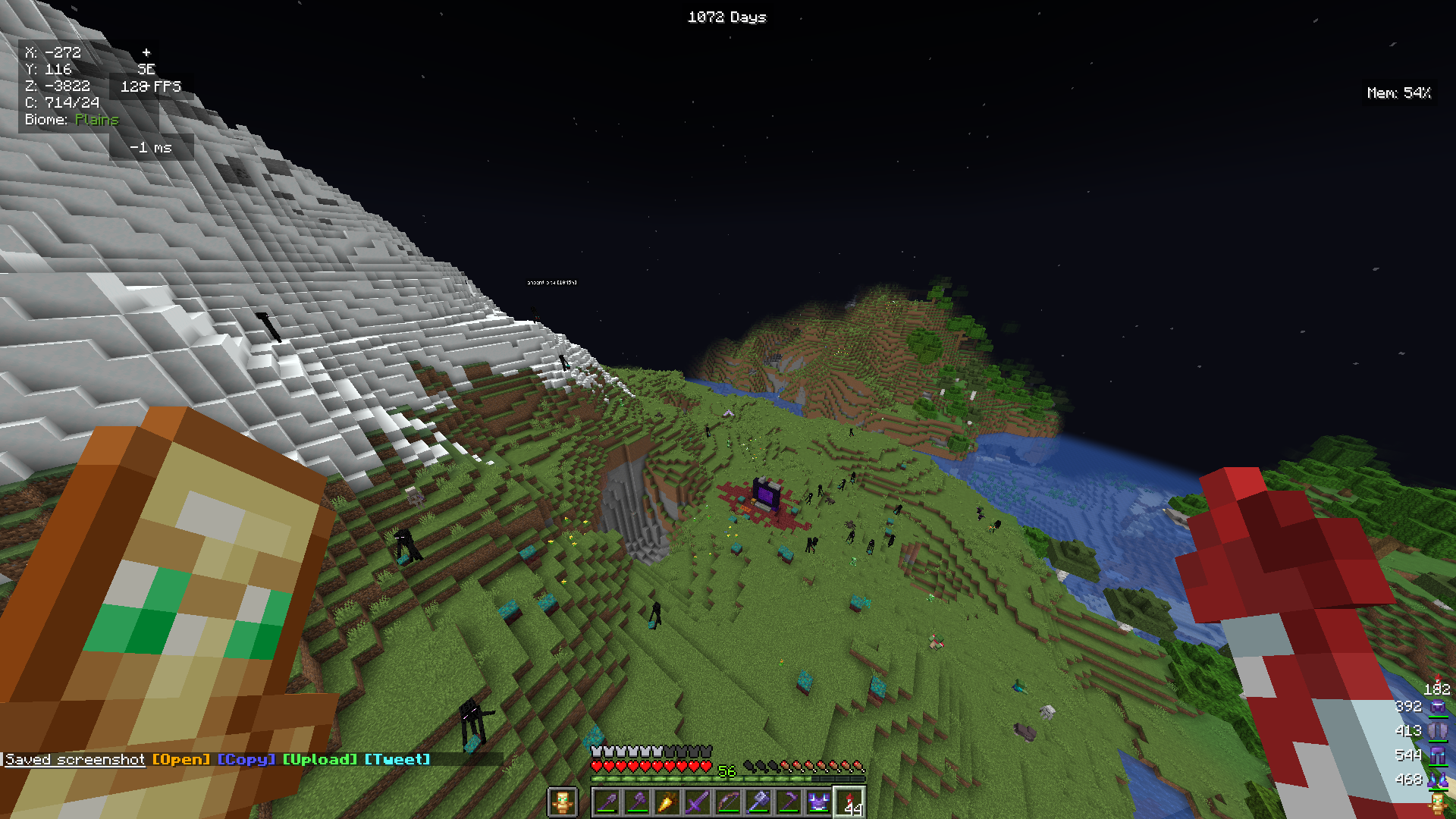Click the helmet durability icon showing 392
This screenshot has height=819, width=1456.
1437,705
